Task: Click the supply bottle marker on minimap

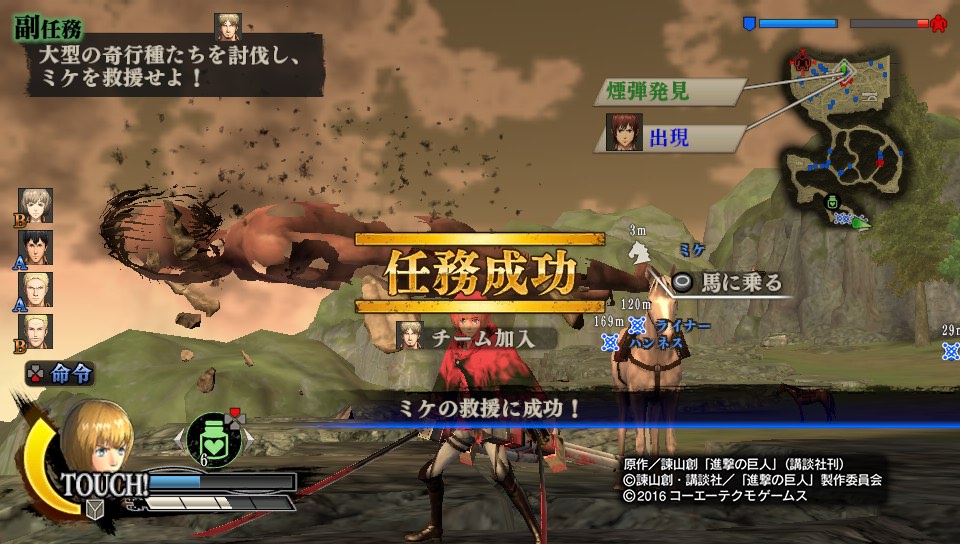Action: point(831,202)
